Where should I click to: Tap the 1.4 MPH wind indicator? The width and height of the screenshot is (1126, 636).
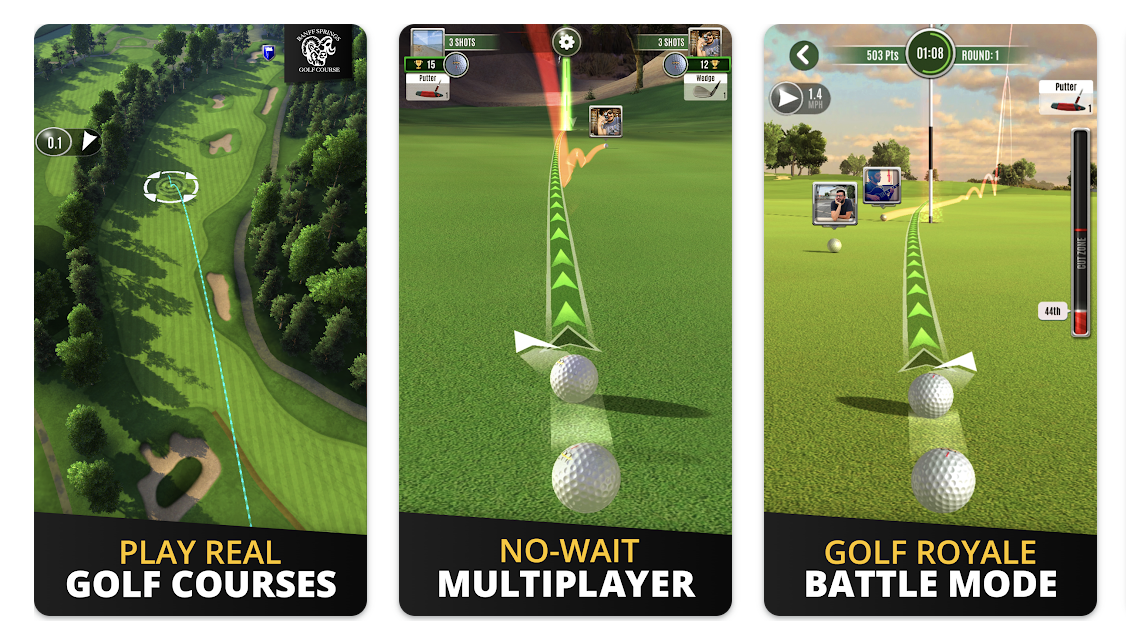(x=799, y=98)
